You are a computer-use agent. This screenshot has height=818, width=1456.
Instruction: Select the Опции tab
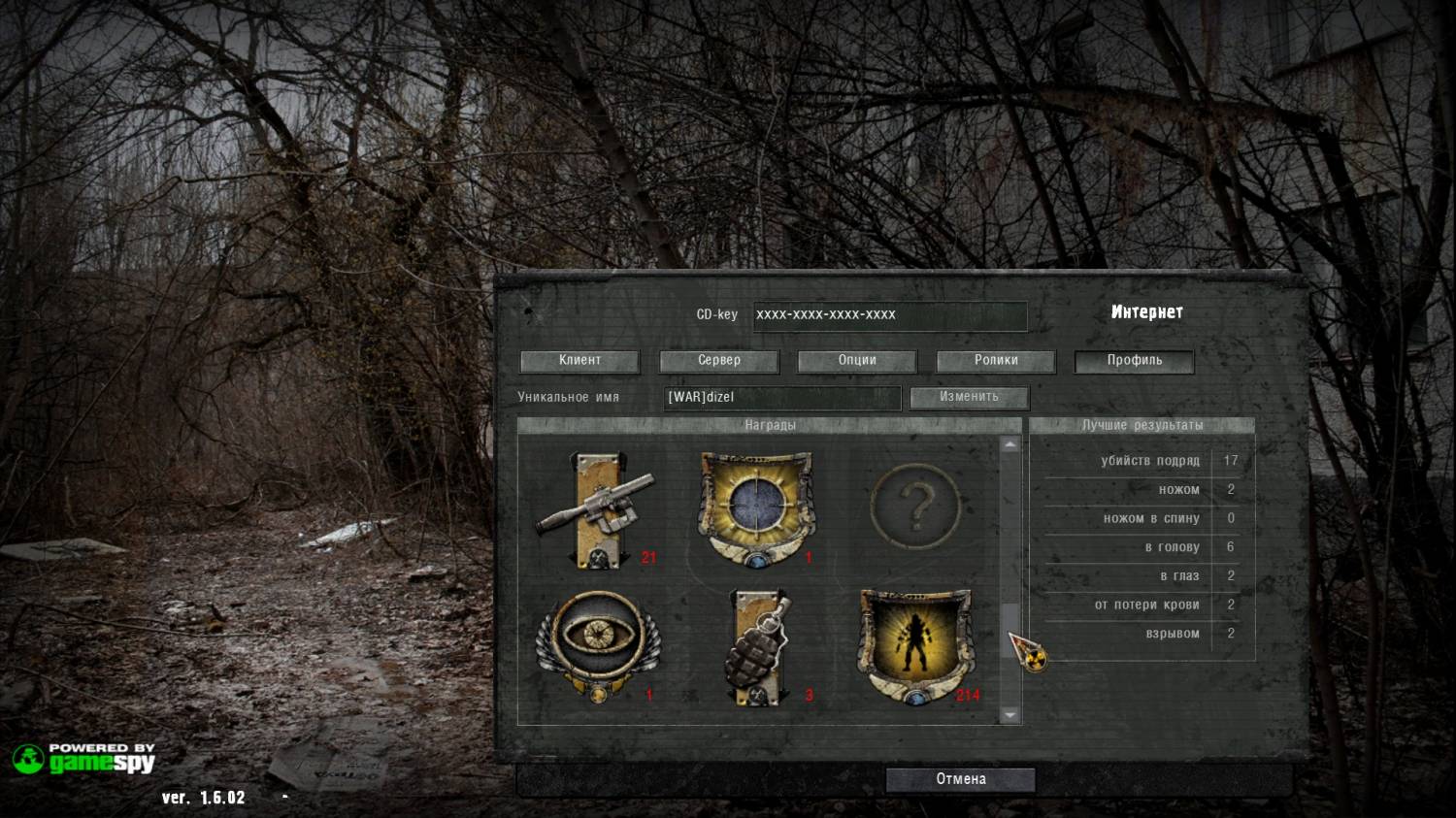[857, 361]
